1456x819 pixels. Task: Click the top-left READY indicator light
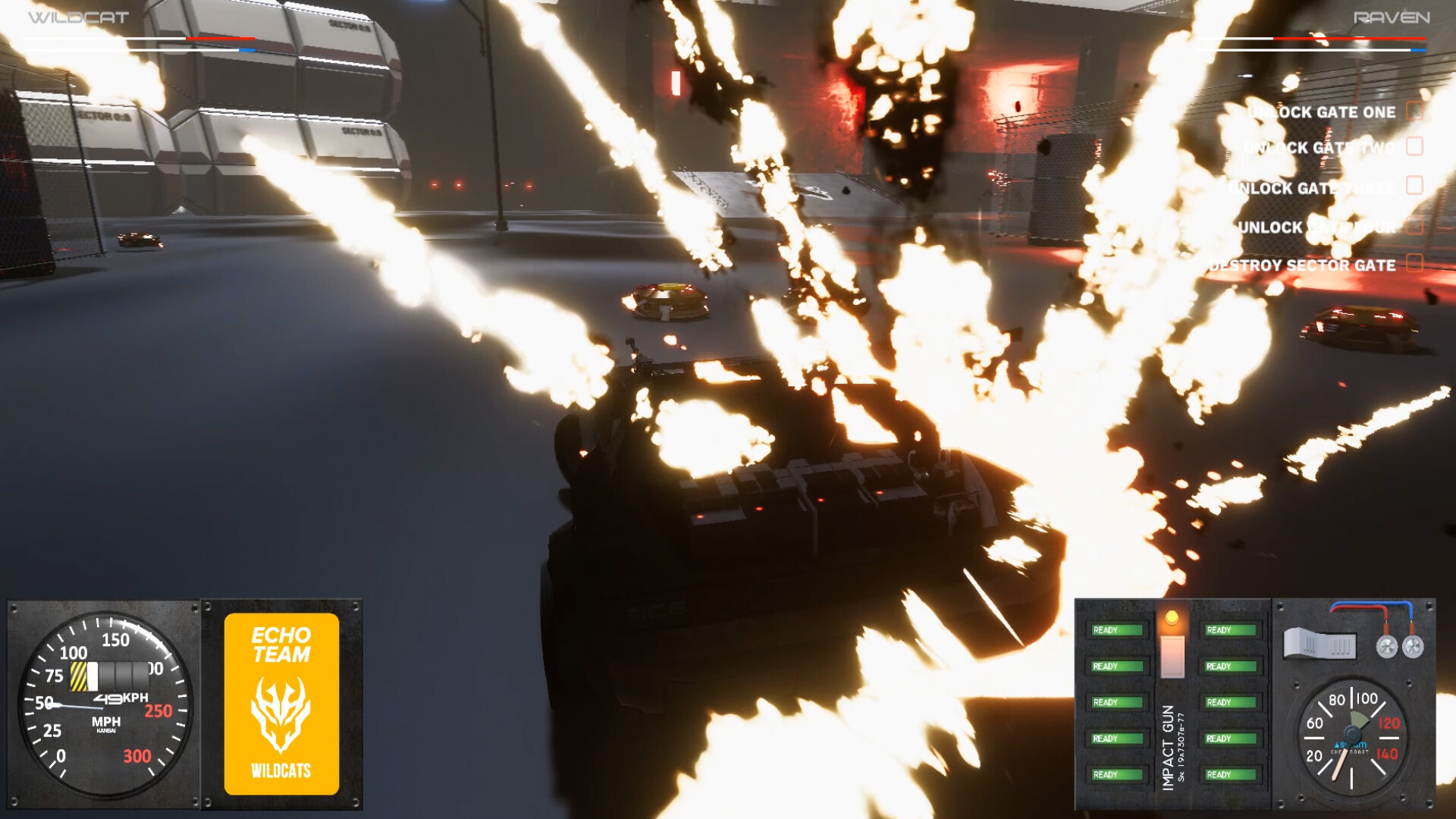click(x=1116, y=629)
